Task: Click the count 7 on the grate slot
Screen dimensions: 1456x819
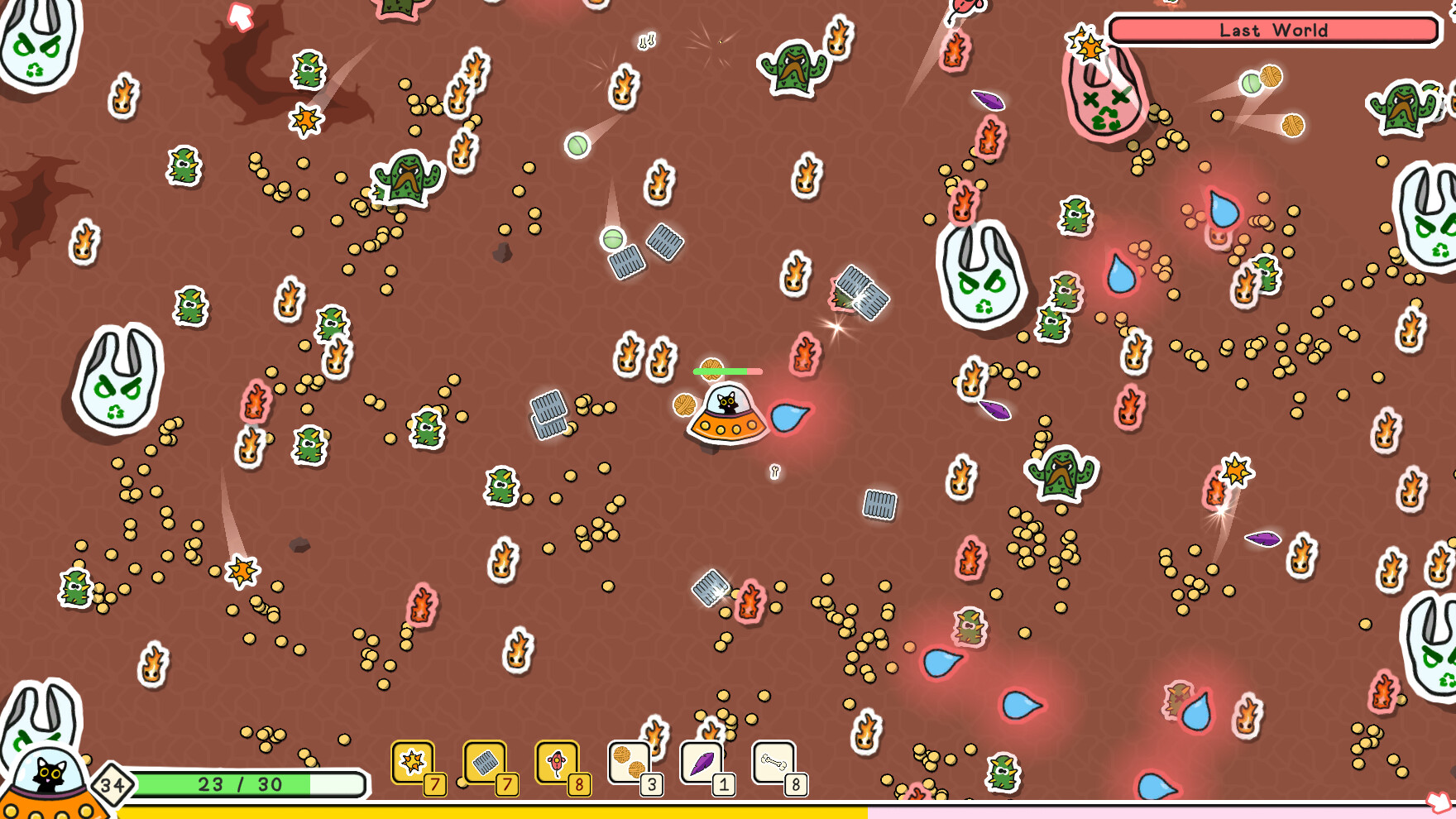Action: coord(507,785)
